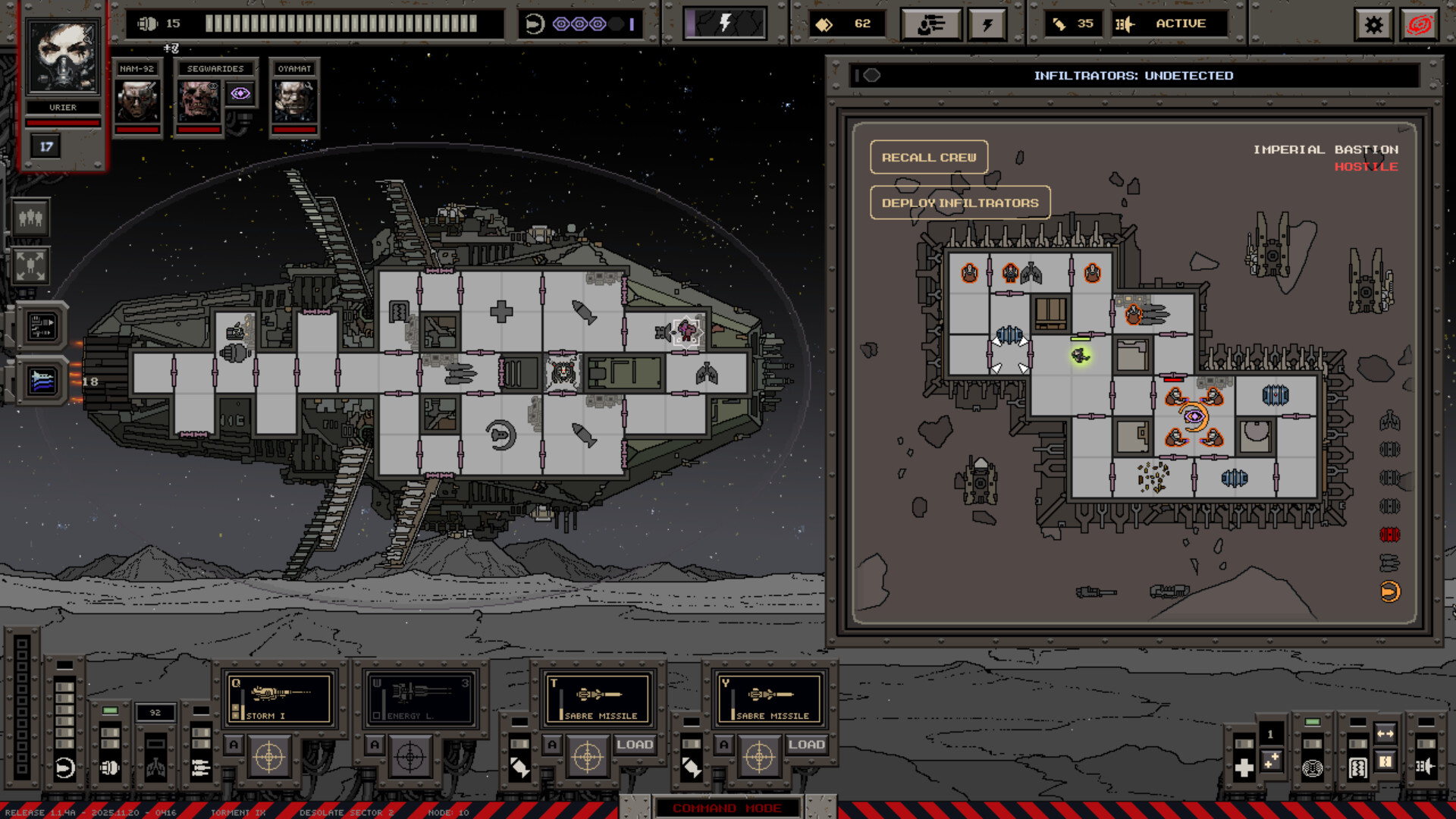Viewport: 1456px width, 819px height.
Task: Select the Storm I weapon slot
Action: pos(280,698)
